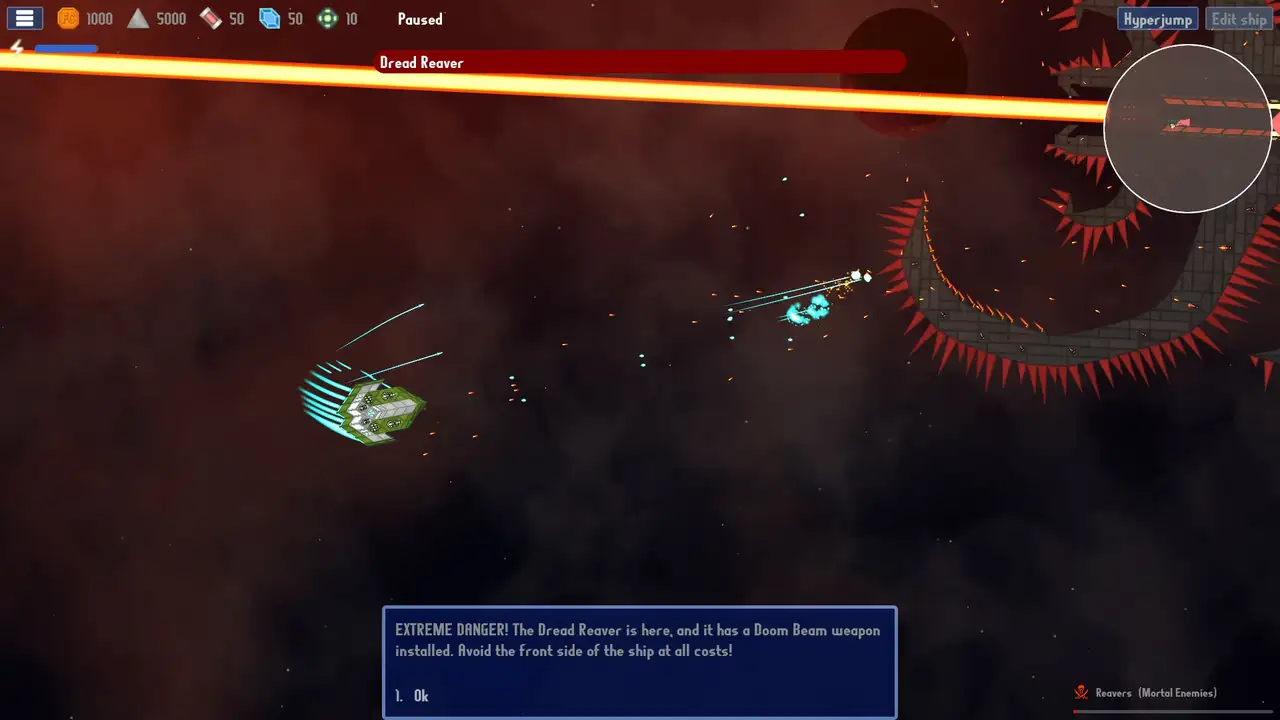Select the gray triangle metal resource icon
1280x720 pixels.
click(x=138, y=18)
